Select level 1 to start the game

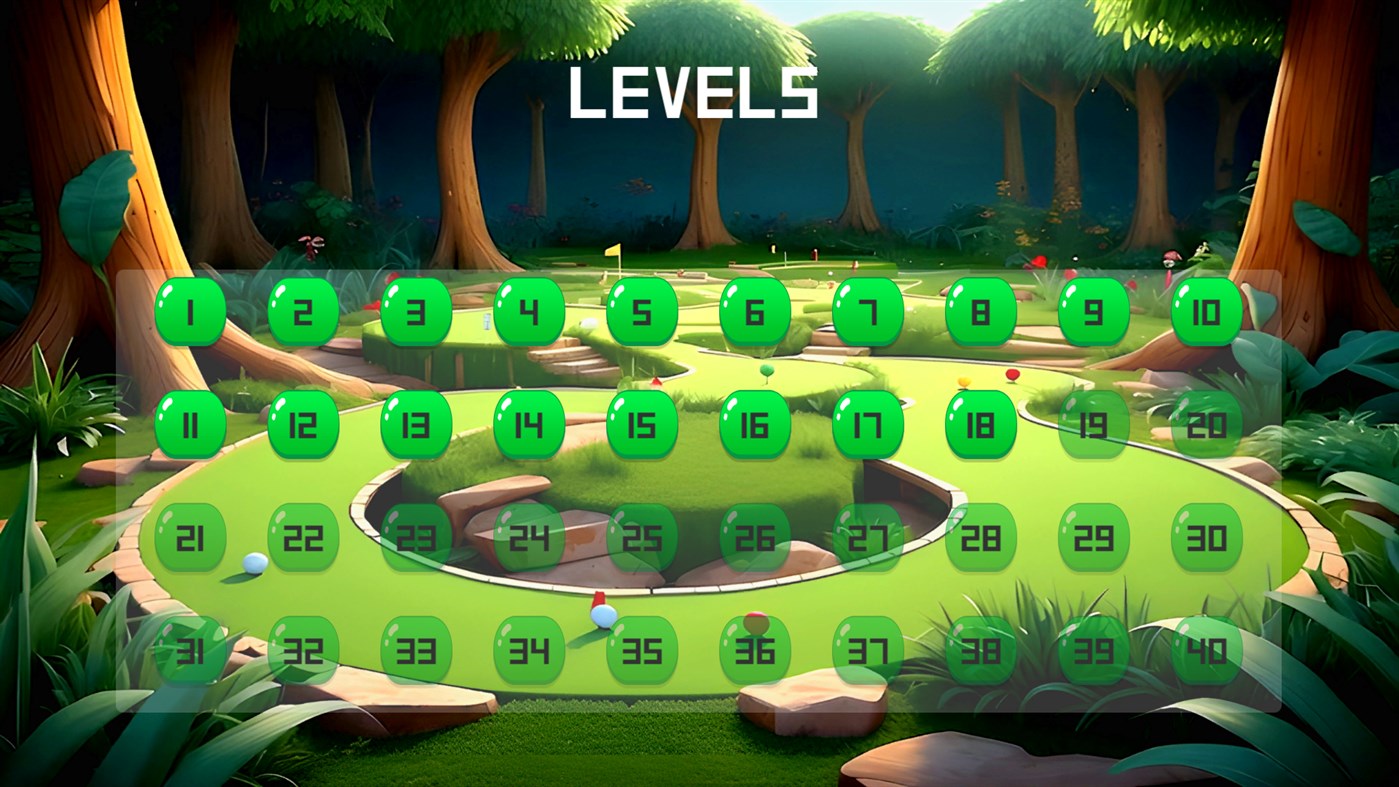[190, 312]
